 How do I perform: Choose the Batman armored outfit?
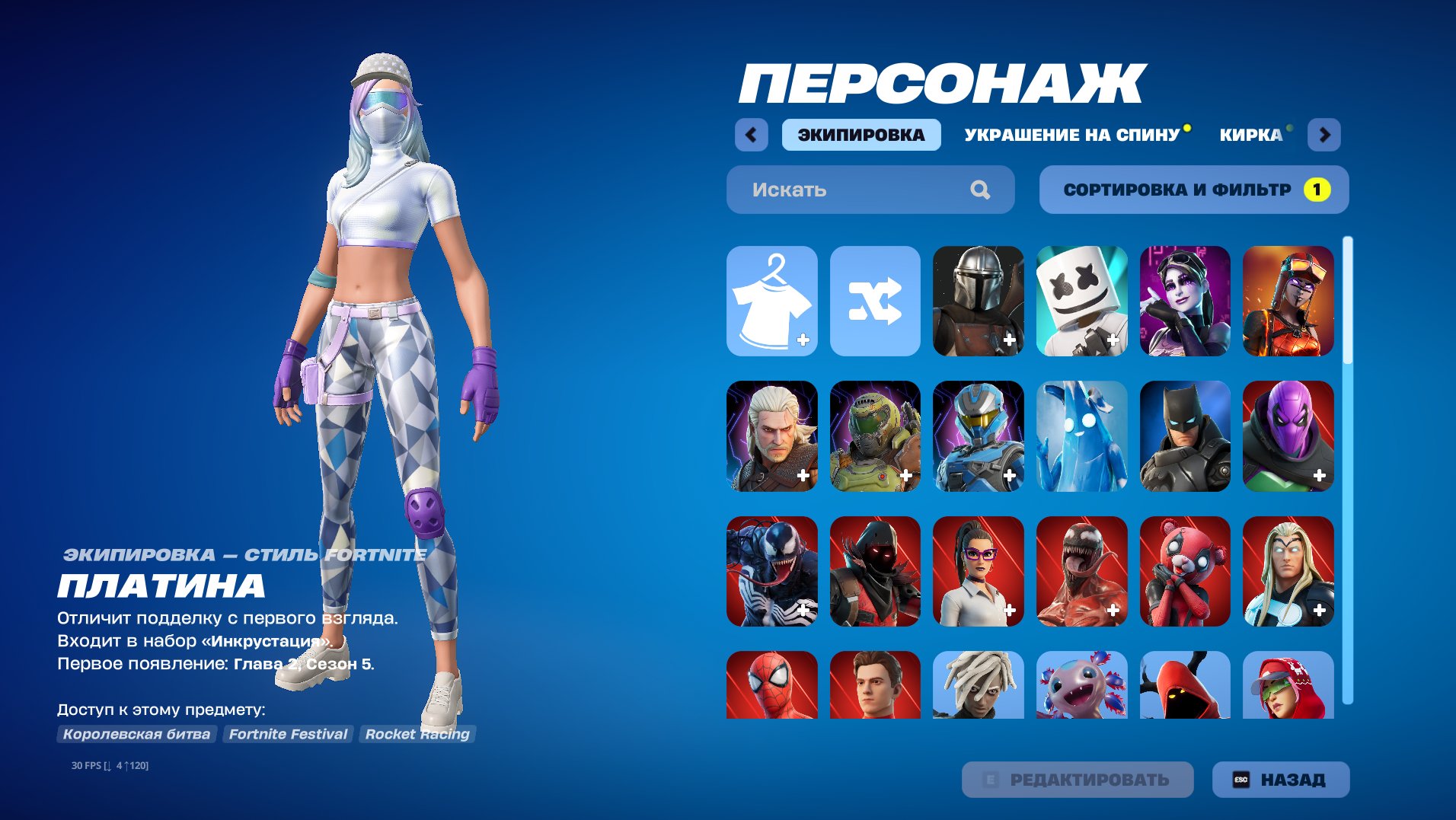(1184, 436)
